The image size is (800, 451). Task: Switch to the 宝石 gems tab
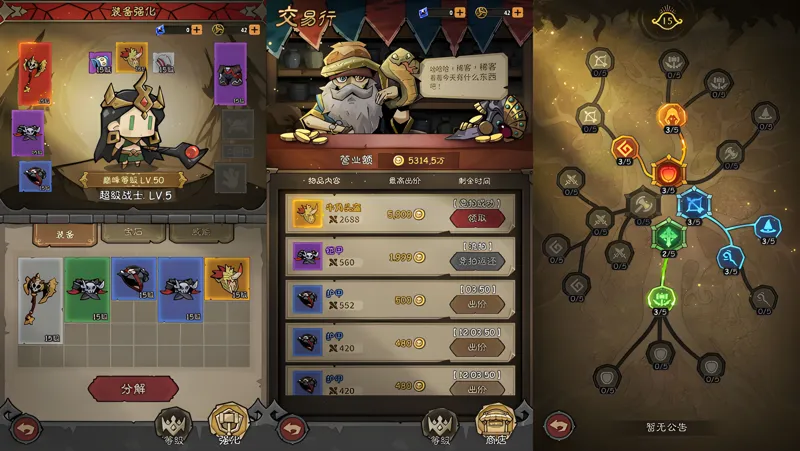133,231
